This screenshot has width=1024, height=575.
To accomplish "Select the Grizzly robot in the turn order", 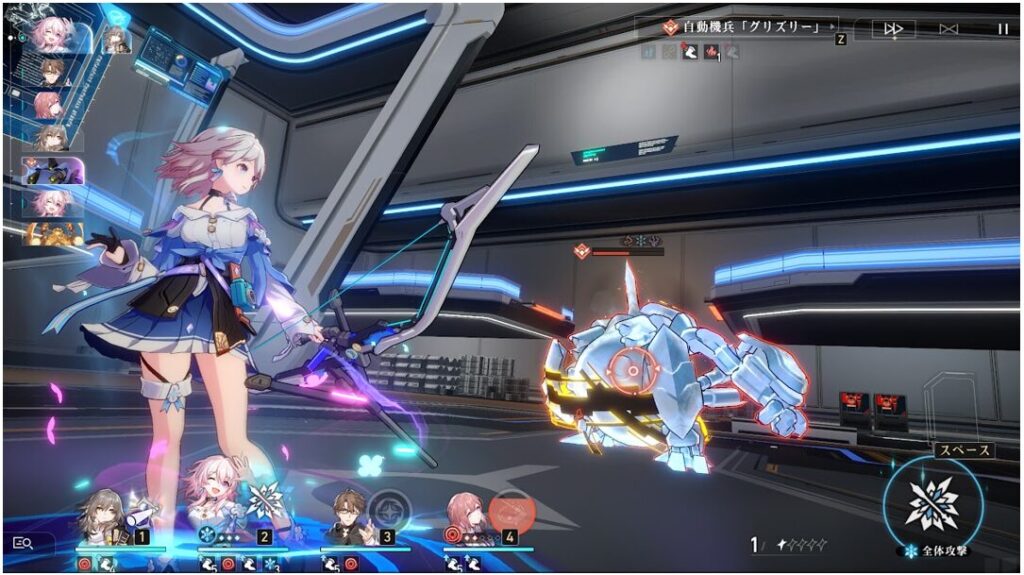I will pyautogui.click(x=52, y=170).
